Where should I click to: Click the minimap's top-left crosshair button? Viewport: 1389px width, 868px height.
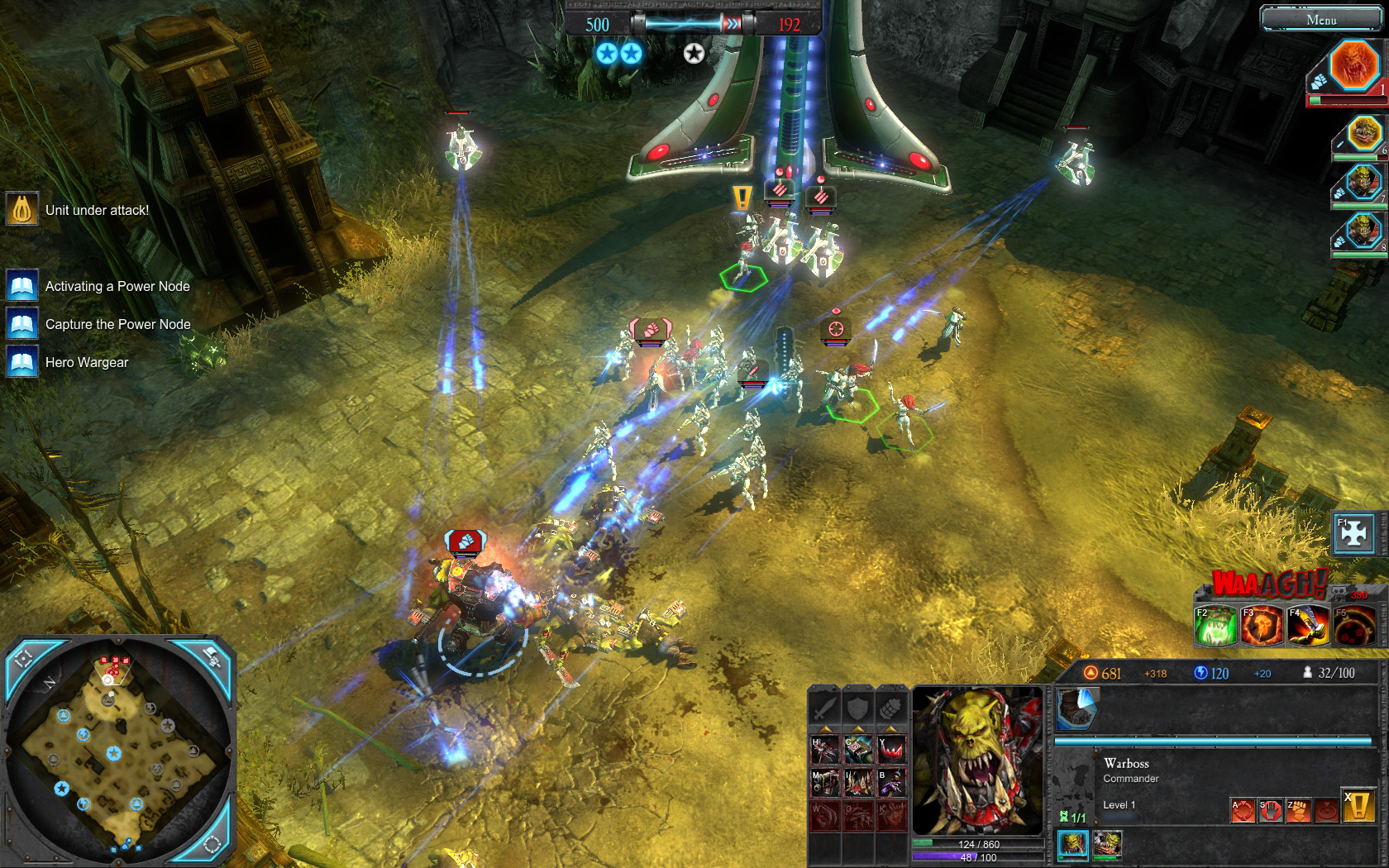(25, 659)
